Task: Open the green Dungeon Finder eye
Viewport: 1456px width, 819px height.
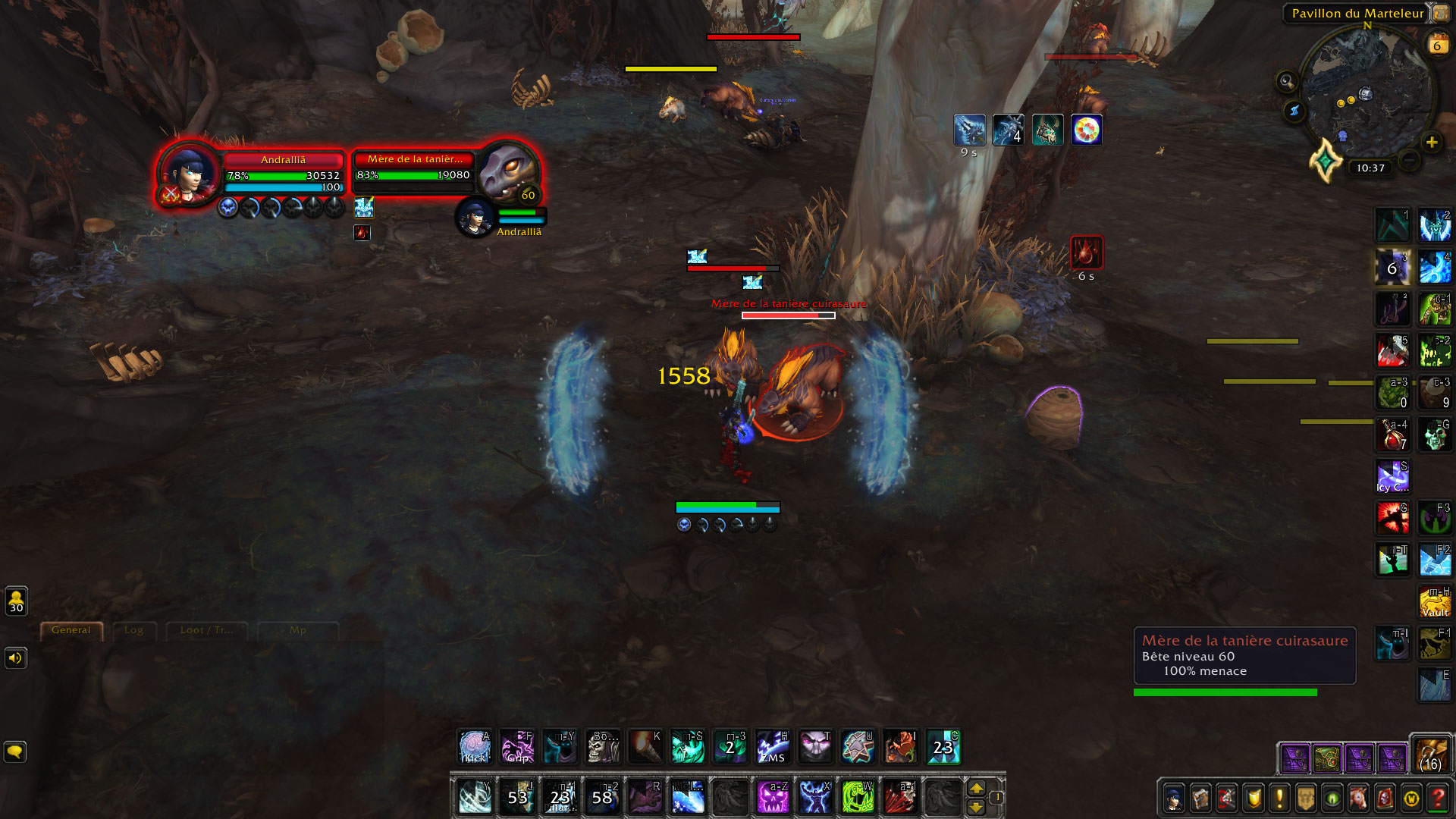Action: click(x=1332, y=799)
